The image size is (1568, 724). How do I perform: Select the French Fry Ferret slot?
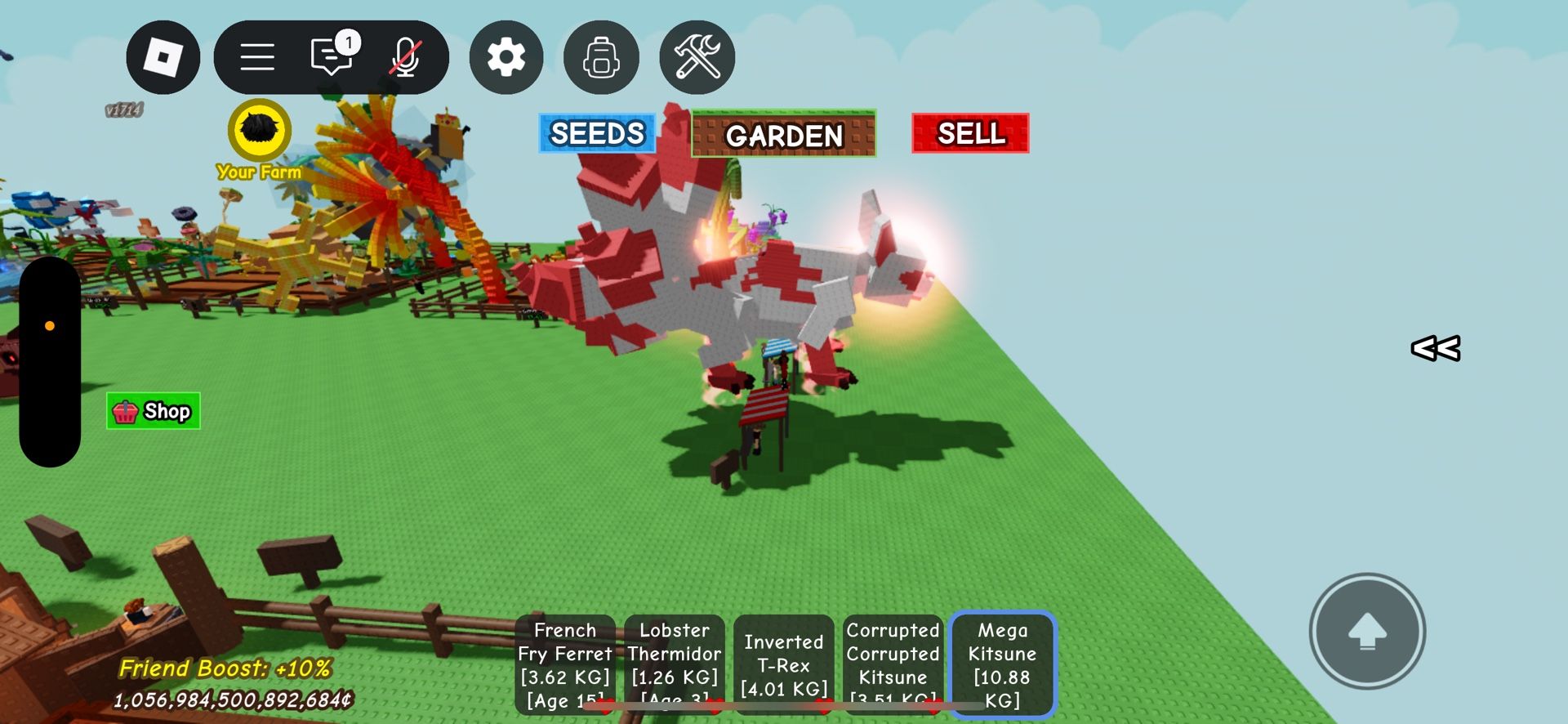click(565, 664)
